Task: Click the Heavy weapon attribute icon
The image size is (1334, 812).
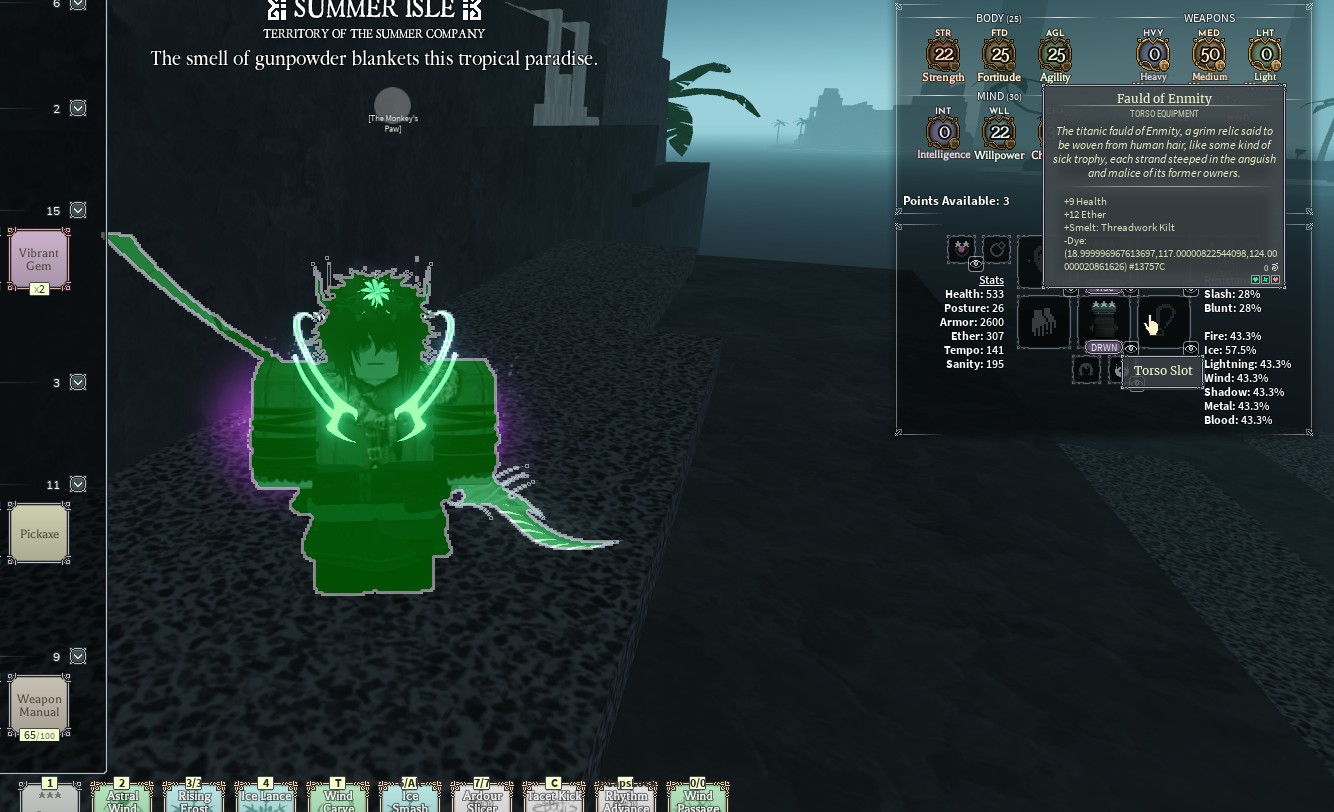Action: (x=1153, y=55)
